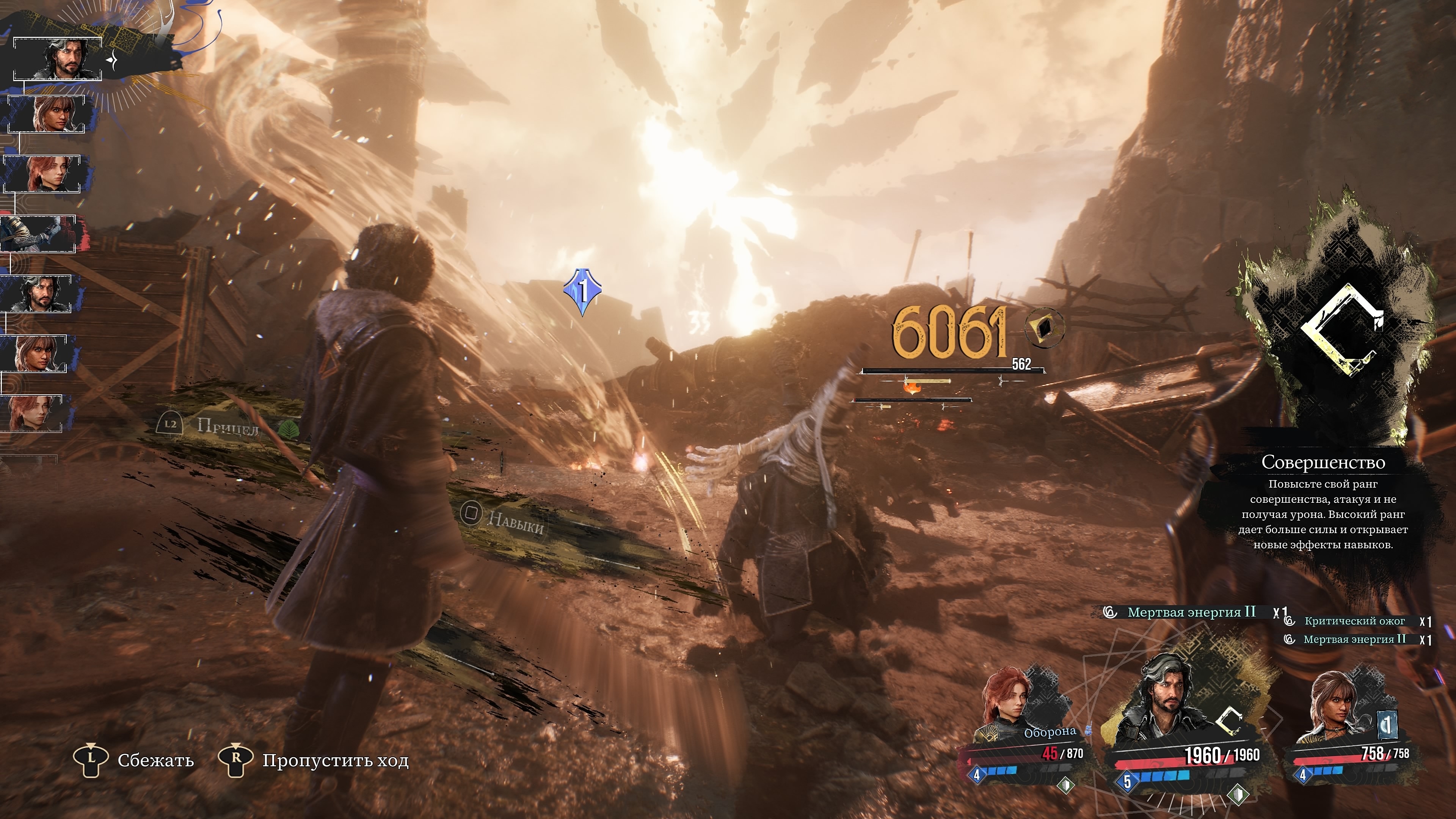This screenshot has width=1456, height=819.
Task: Click the Совершенство tooltip panel
Action: pyautogui.click(x=1323, y=503)
